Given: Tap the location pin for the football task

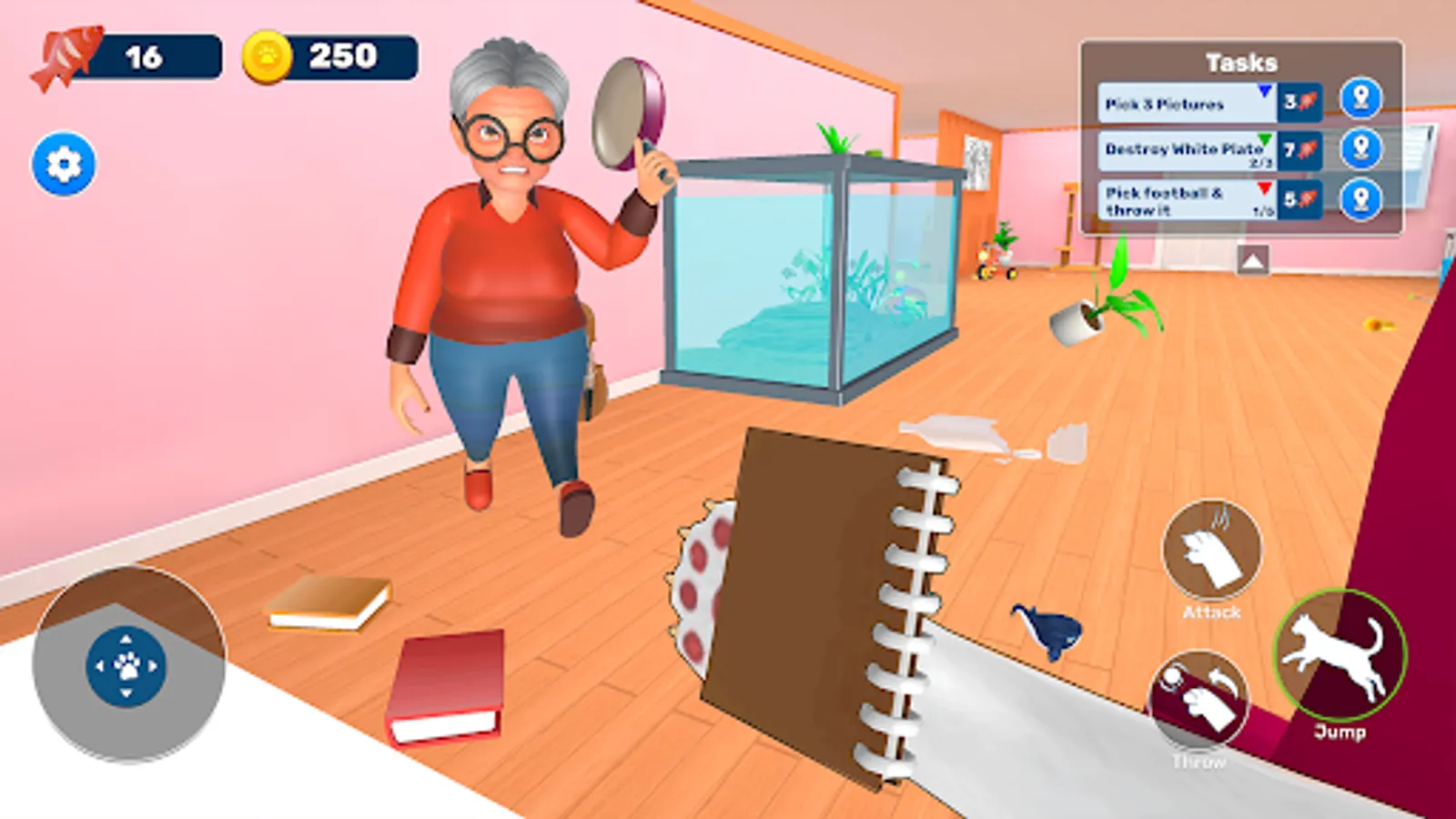Looking at the screenshot, I should 1362,200.
